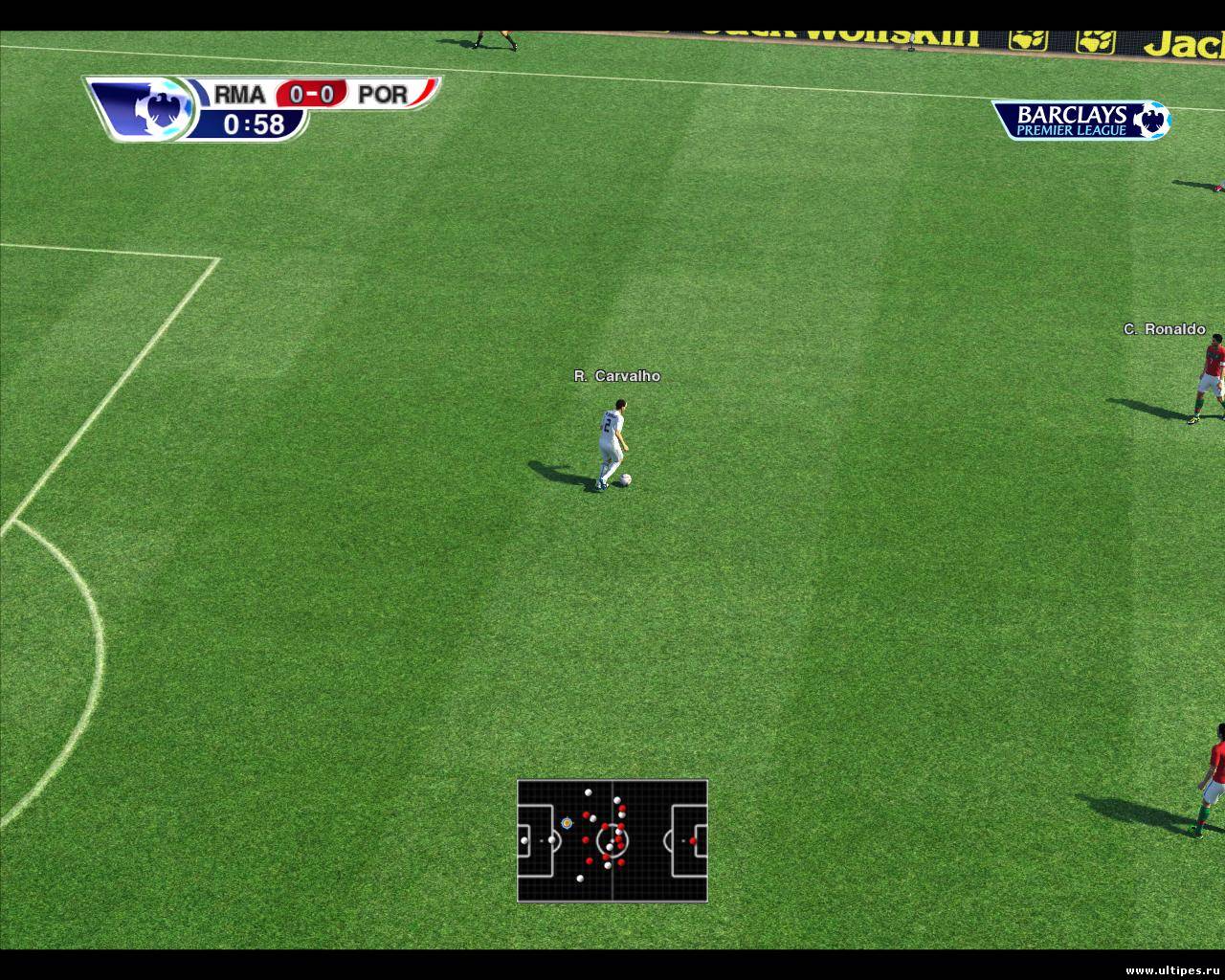
Task: Select the Barclays Premier League badge
Action: point(1081,121)
